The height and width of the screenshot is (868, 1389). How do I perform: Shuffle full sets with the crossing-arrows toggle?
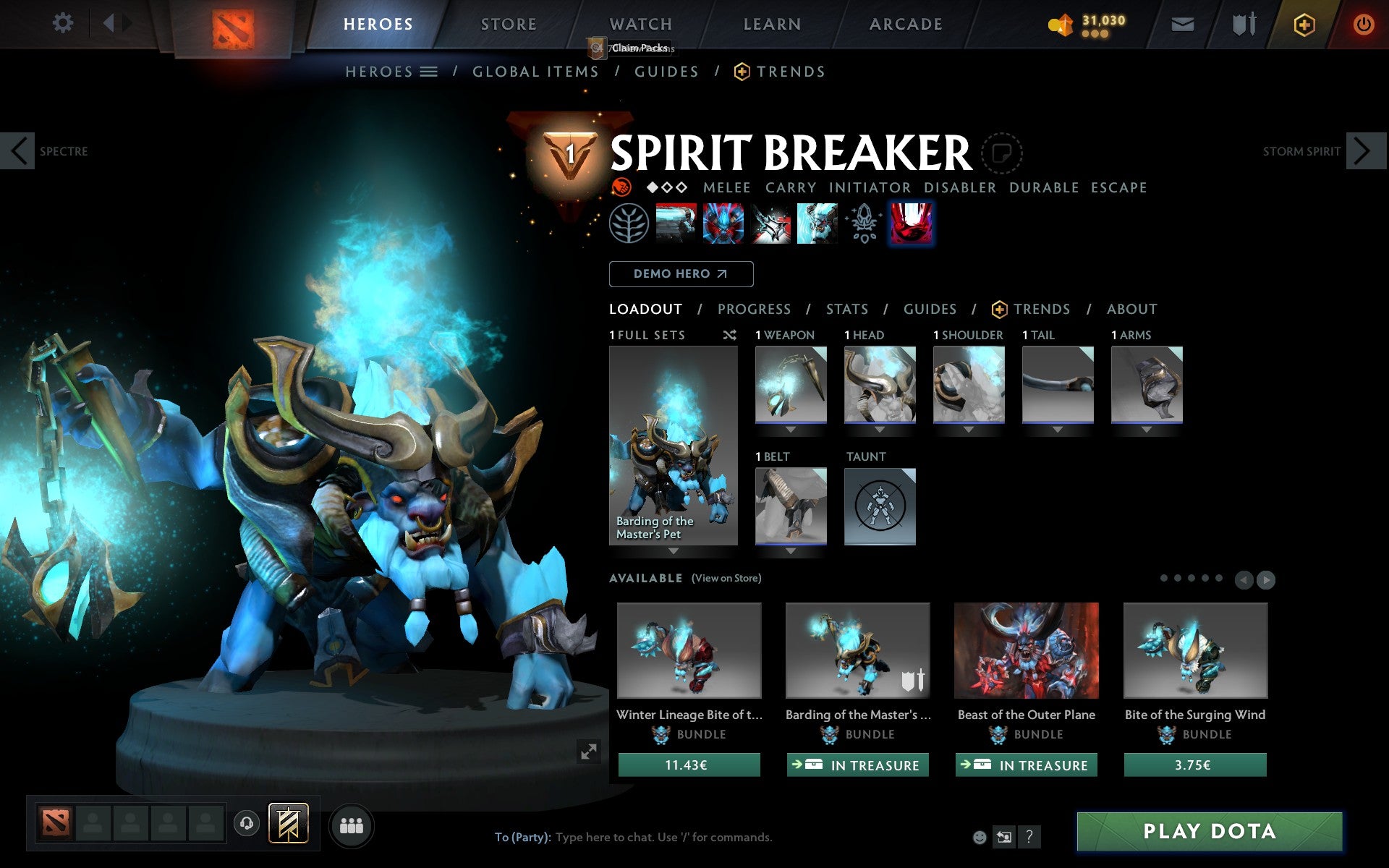tap(729, 336)
